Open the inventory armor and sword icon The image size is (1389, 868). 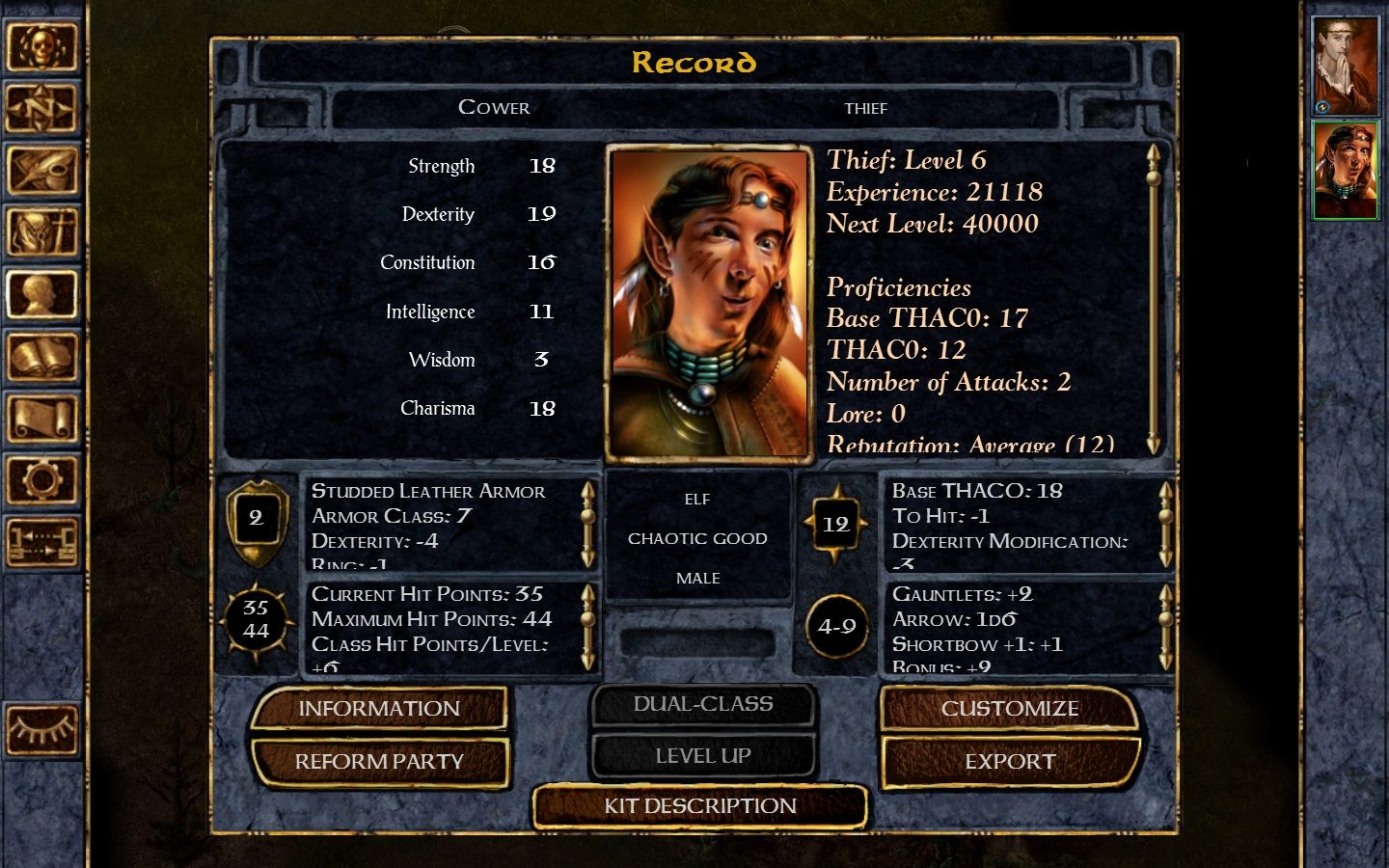pyautogui.click(x=41, y=232)
